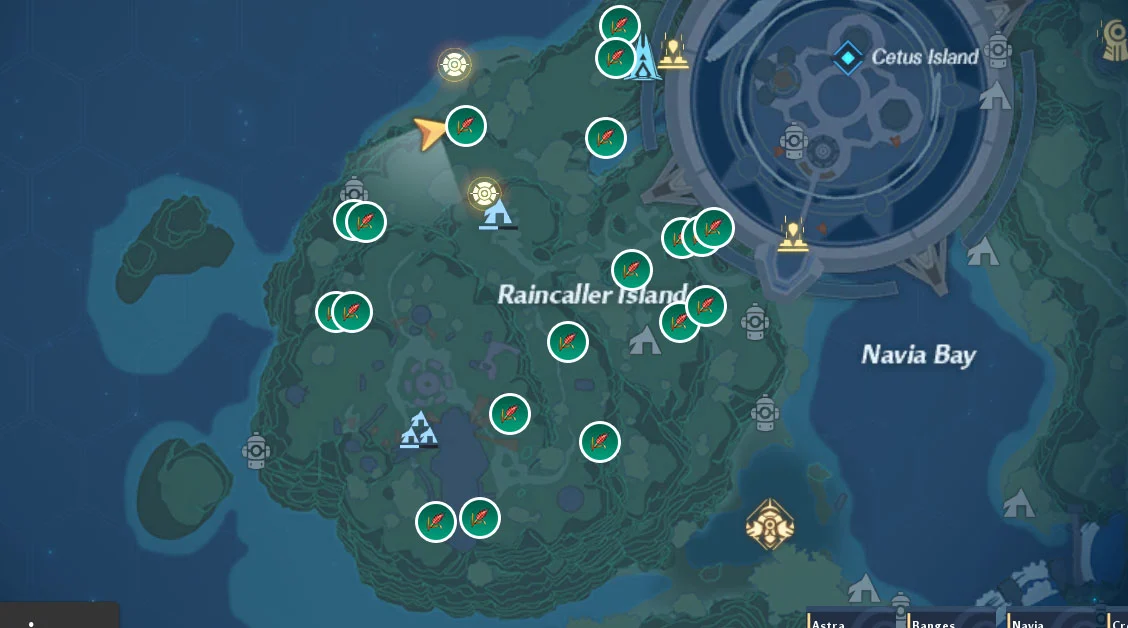
Task: Click the gold diamond emblem near Navia Bay
Action: coord(769,523)
